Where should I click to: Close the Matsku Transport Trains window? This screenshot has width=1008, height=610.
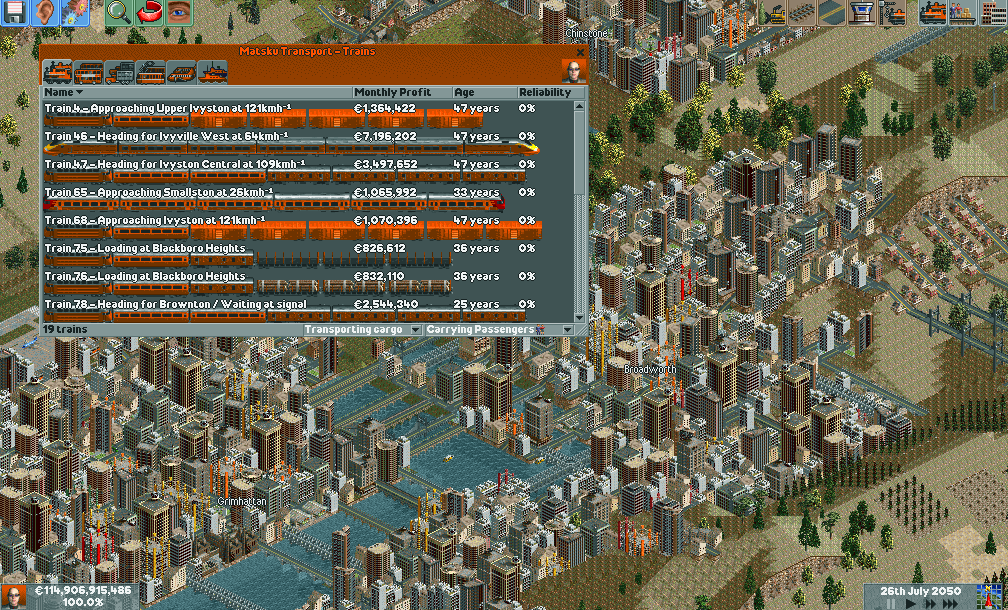click(580, 52)
